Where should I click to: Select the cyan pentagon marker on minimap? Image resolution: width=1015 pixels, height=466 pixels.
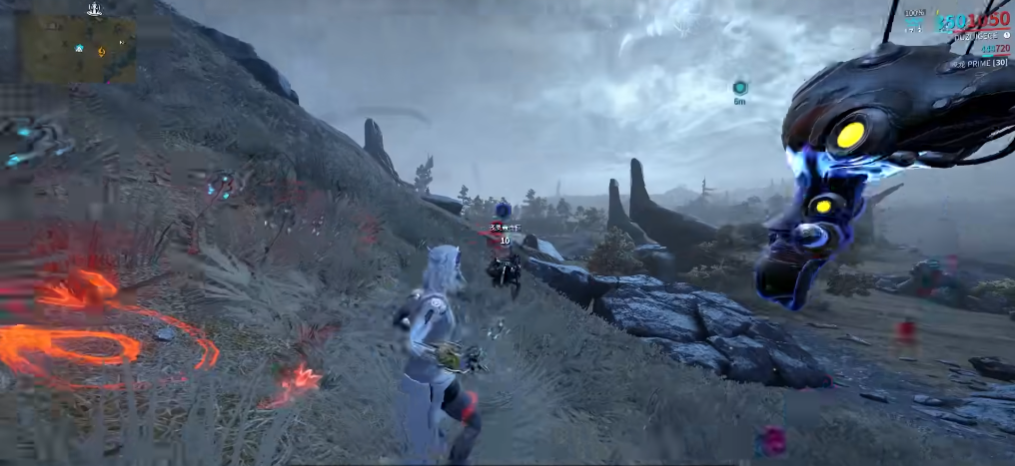point(79,47)
